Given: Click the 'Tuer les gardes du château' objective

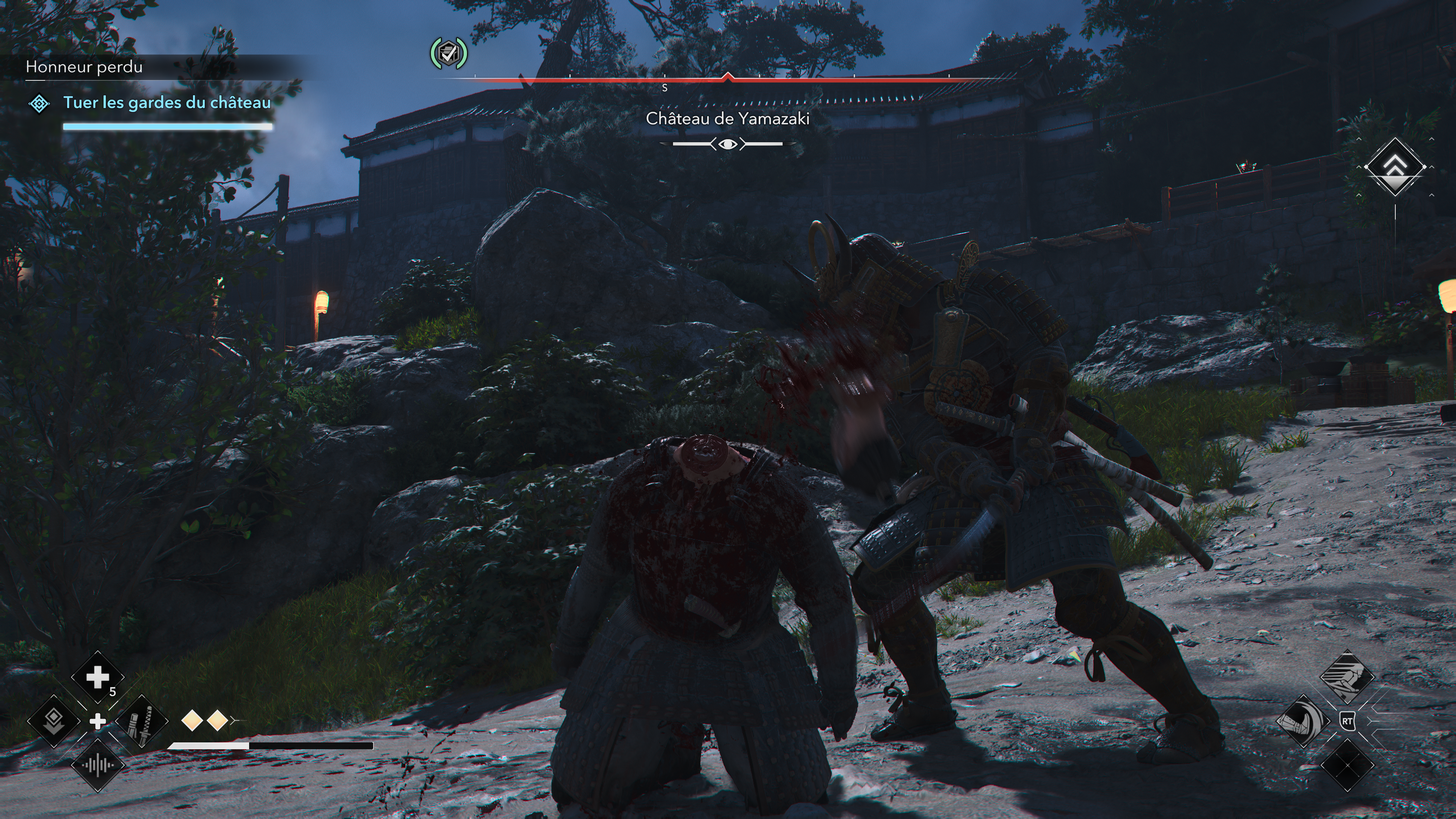Looking at the screenshot, I should [x=167, y=103].
